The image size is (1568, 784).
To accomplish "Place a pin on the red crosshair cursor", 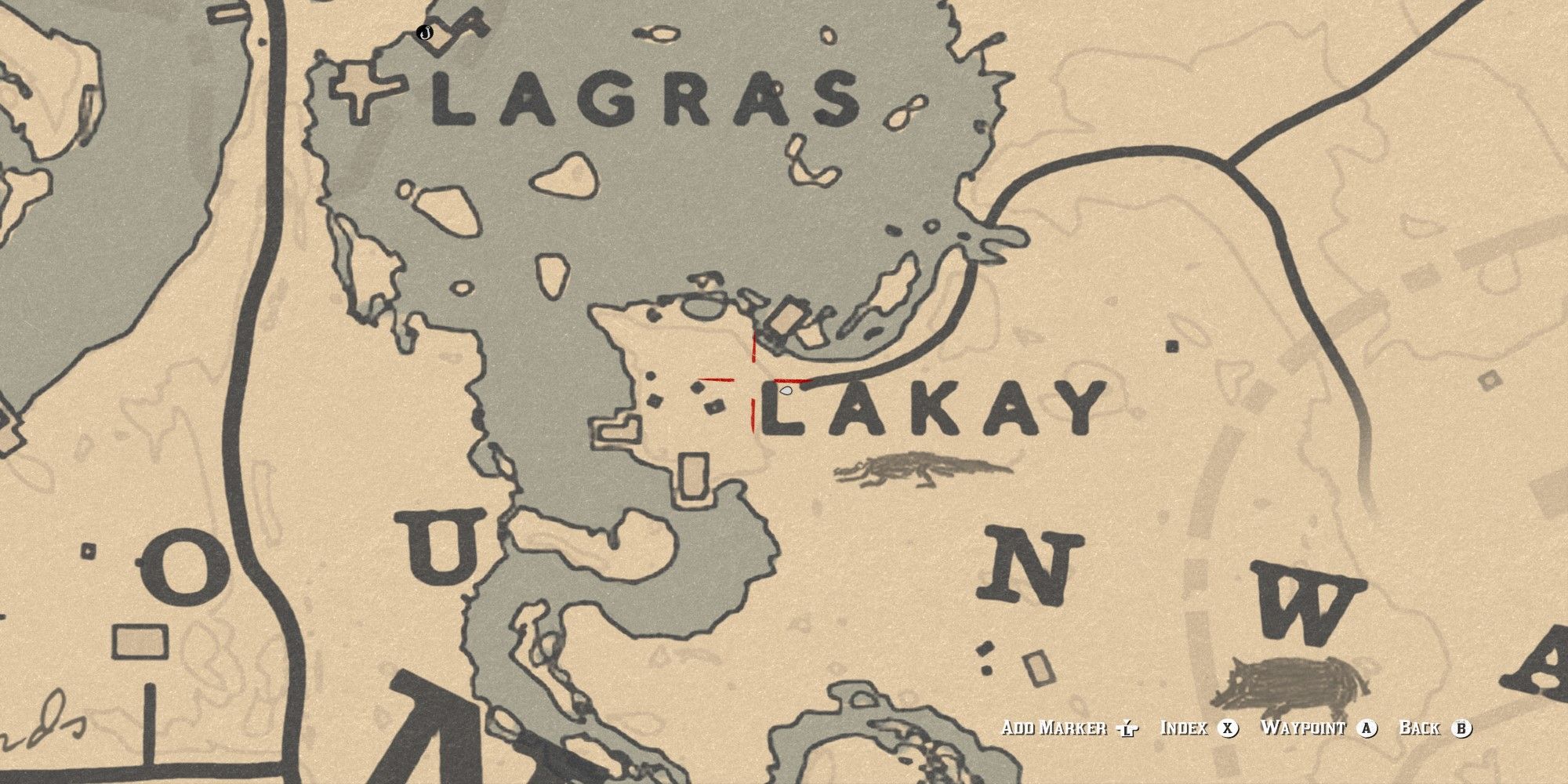I will [x=754, y=381].
